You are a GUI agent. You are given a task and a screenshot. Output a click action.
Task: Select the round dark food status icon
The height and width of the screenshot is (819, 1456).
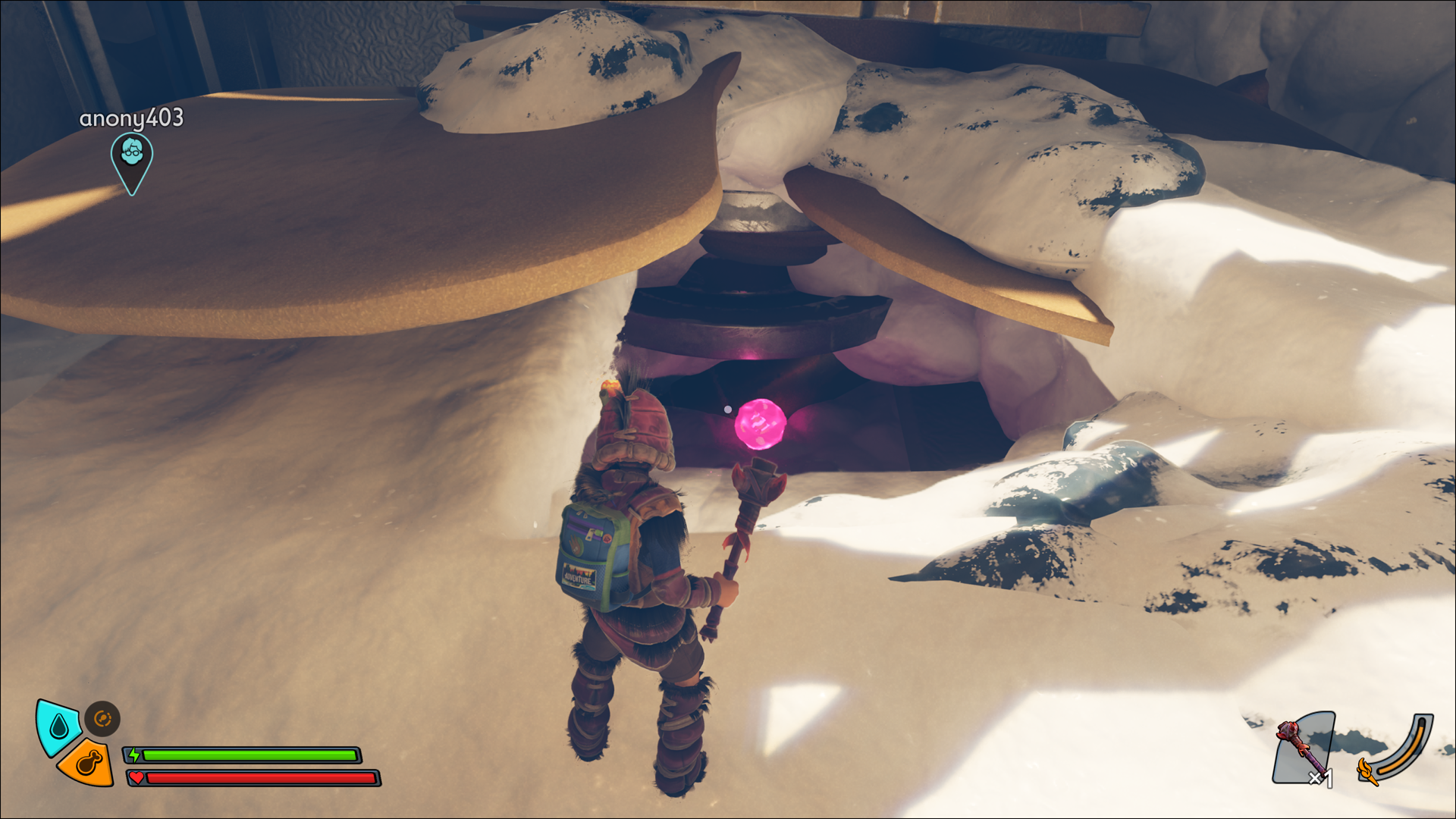[102, 718]
